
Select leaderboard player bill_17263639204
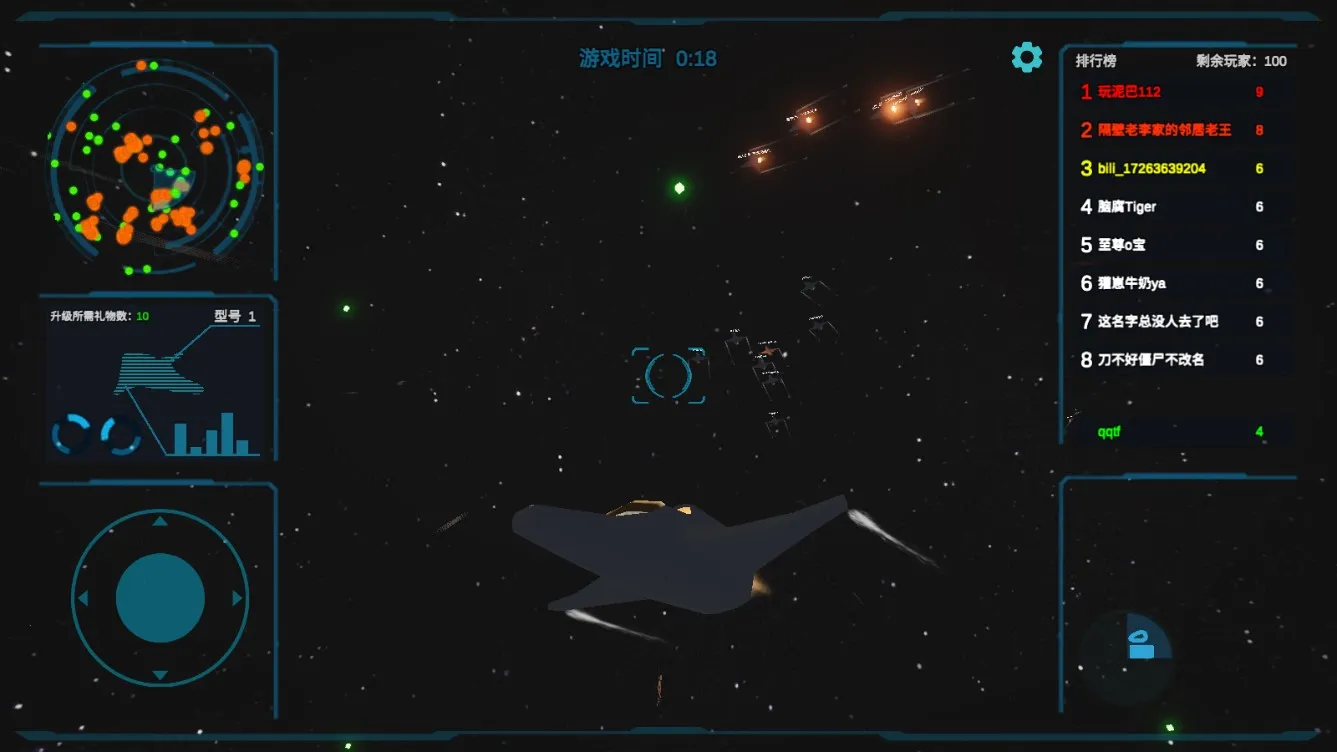1151,169
